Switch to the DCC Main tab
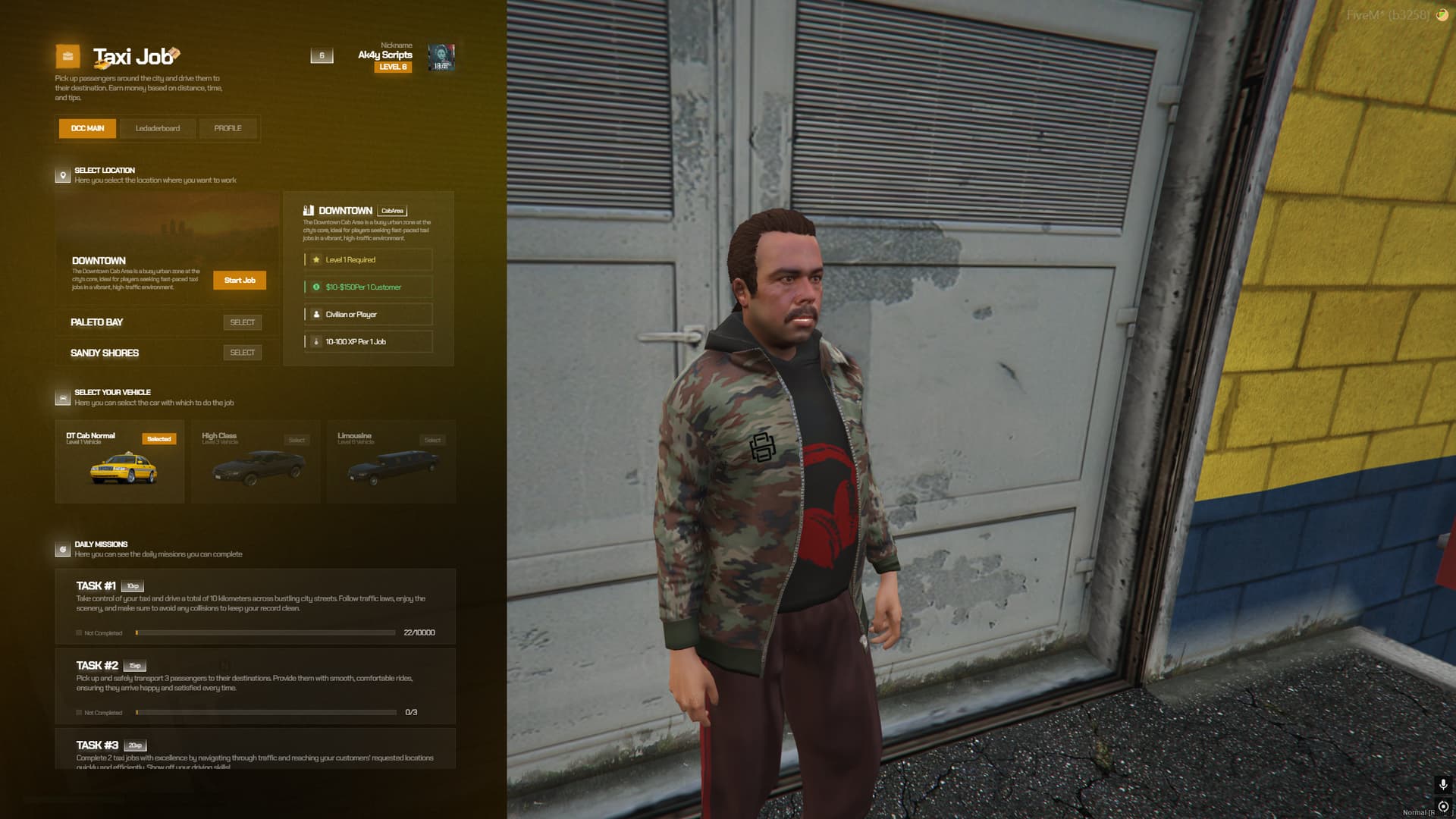Viewport: 1456px width, 819px height. (87, 128)
